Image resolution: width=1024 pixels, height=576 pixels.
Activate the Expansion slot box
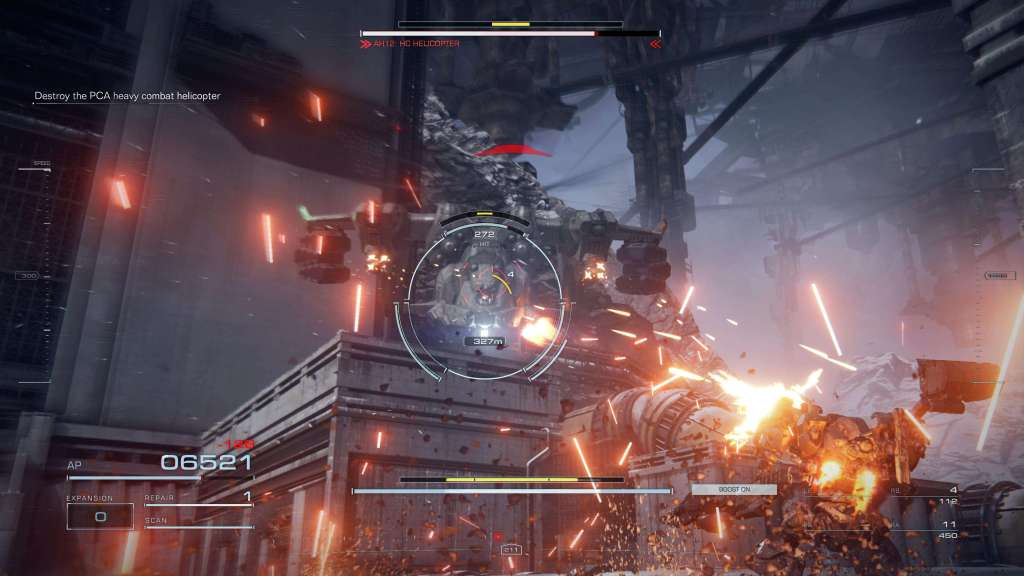pos(100,516)
